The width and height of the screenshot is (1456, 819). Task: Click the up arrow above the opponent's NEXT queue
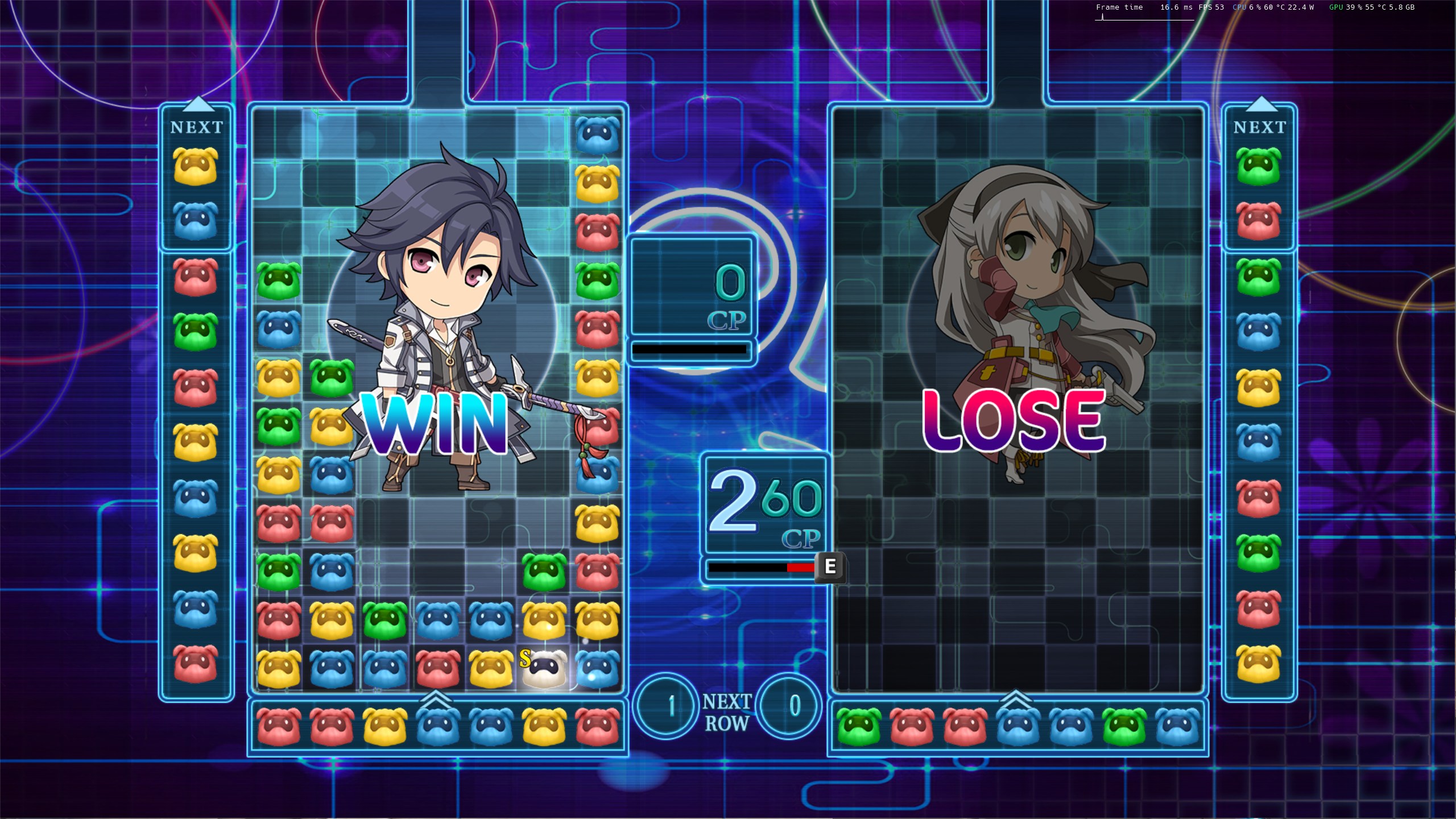point(1260,104)
